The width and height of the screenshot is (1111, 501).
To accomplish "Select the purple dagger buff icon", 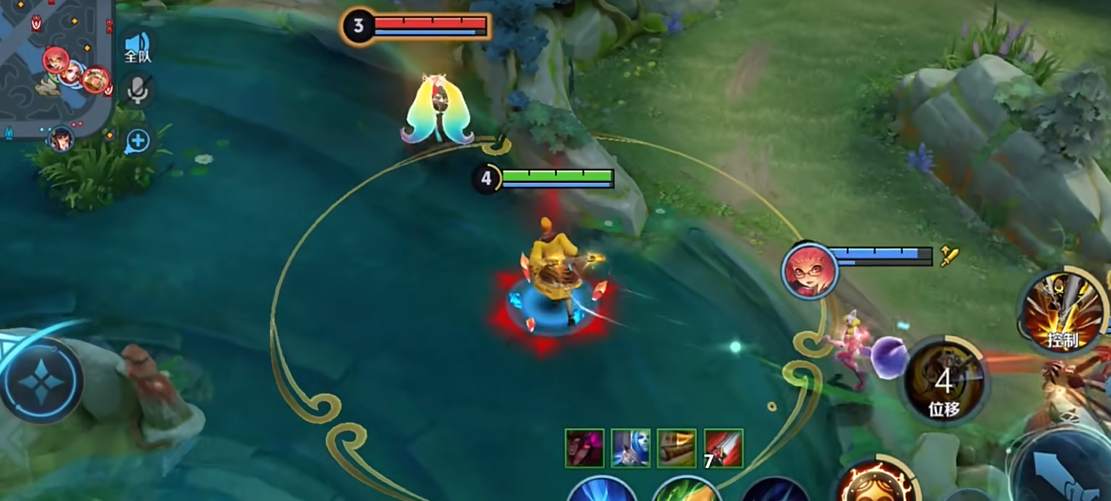I will (x=584, y=447).
